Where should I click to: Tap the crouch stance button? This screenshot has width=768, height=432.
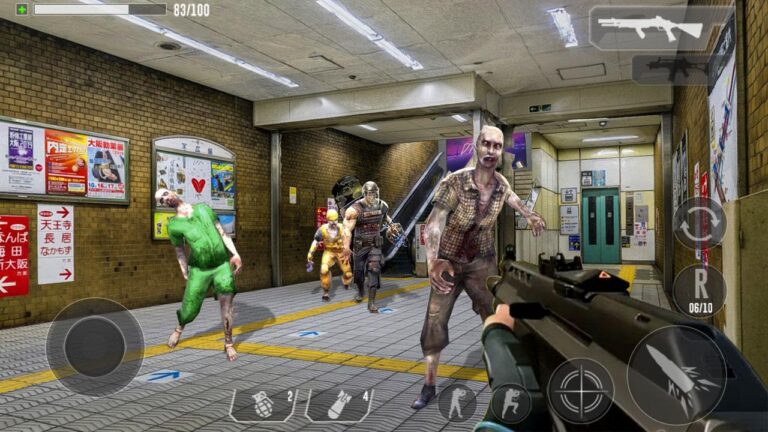point(511,402)
